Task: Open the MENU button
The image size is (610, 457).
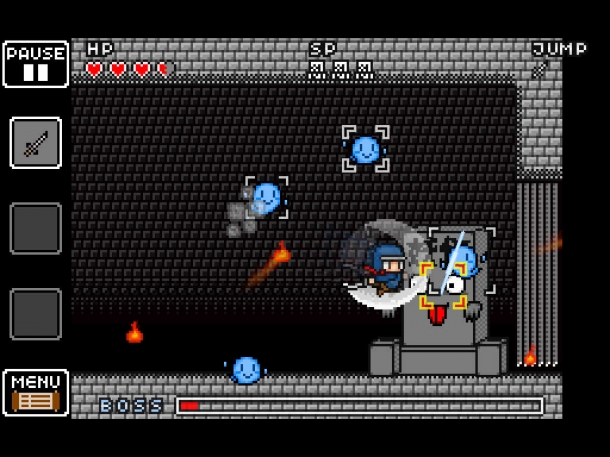Action: pyautogui.click(x=36, y=393)
